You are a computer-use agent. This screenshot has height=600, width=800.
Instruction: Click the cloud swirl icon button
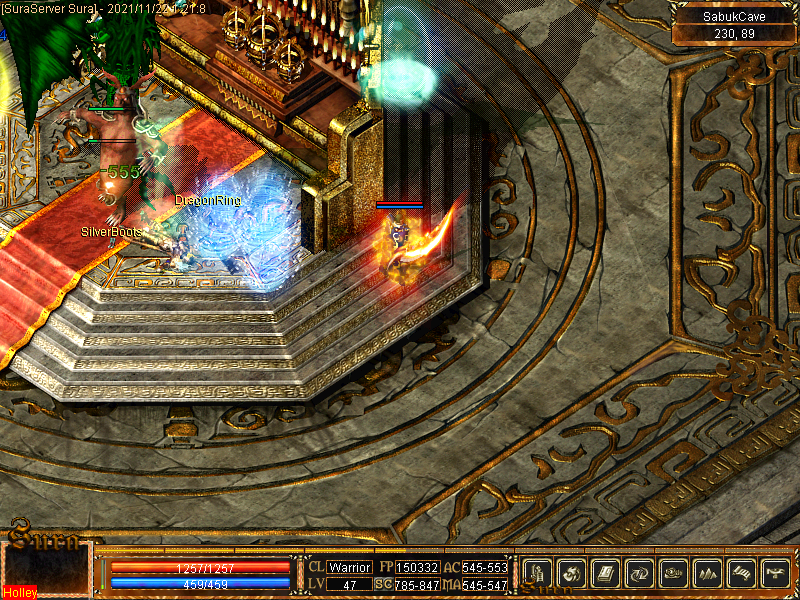[674, 573]
